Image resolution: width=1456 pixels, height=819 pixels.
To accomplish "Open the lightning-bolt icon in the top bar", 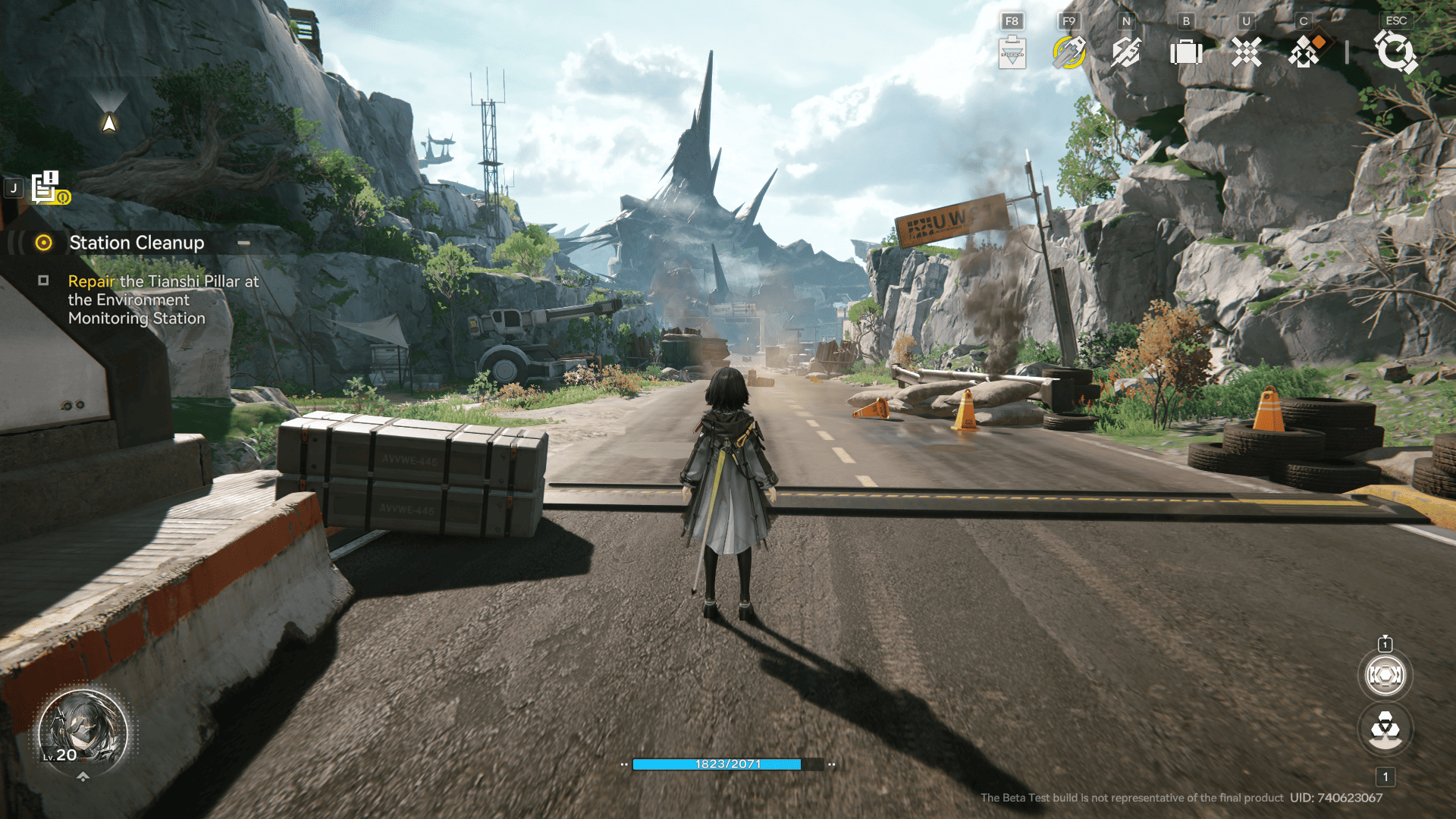I will pyautogui.click(x=1126, y=52).
